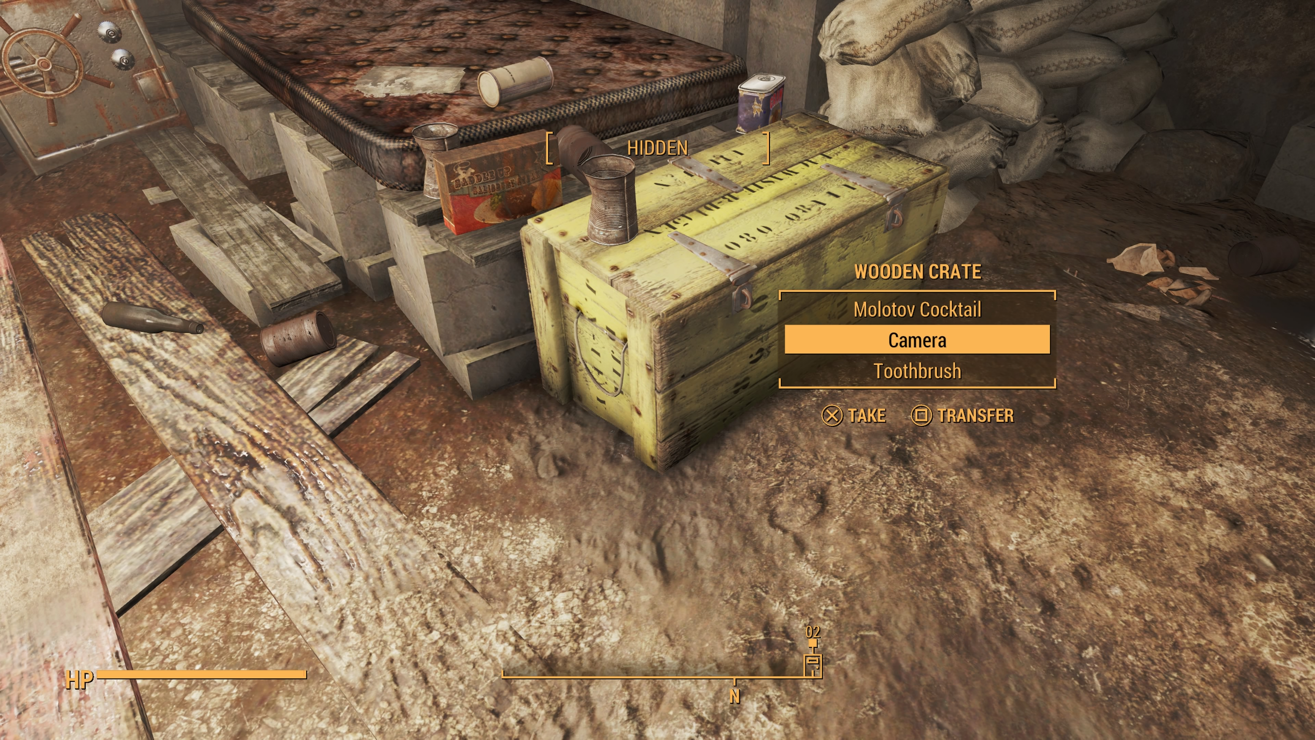Choose the highlighted Camera item

[x=916, y=340]
